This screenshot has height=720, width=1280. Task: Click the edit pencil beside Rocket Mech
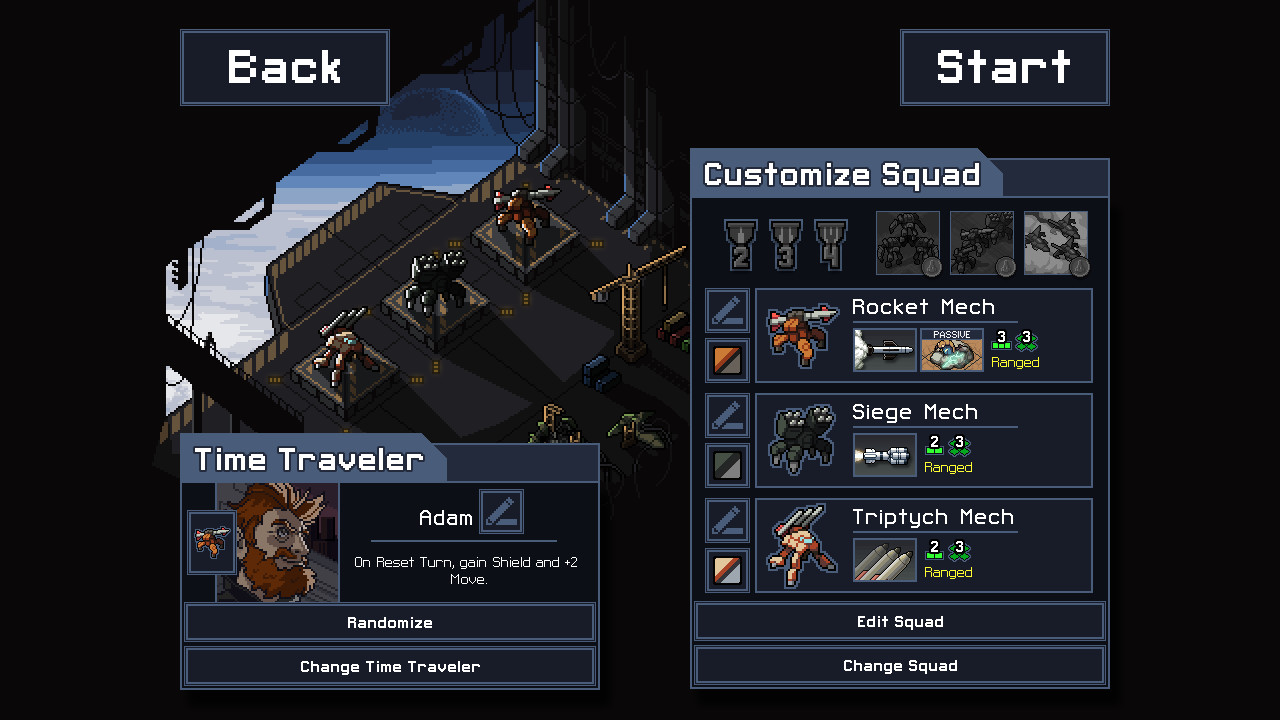point(727,310)
